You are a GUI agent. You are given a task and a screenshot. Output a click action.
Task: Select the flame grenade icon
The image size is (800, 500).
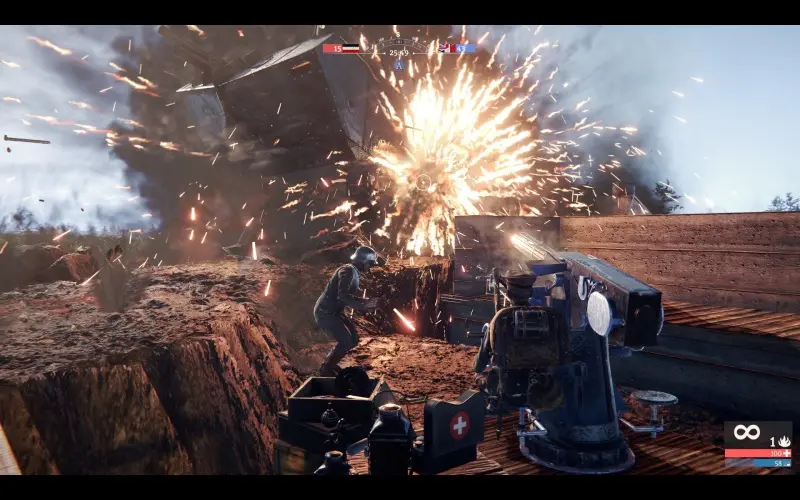784,441
